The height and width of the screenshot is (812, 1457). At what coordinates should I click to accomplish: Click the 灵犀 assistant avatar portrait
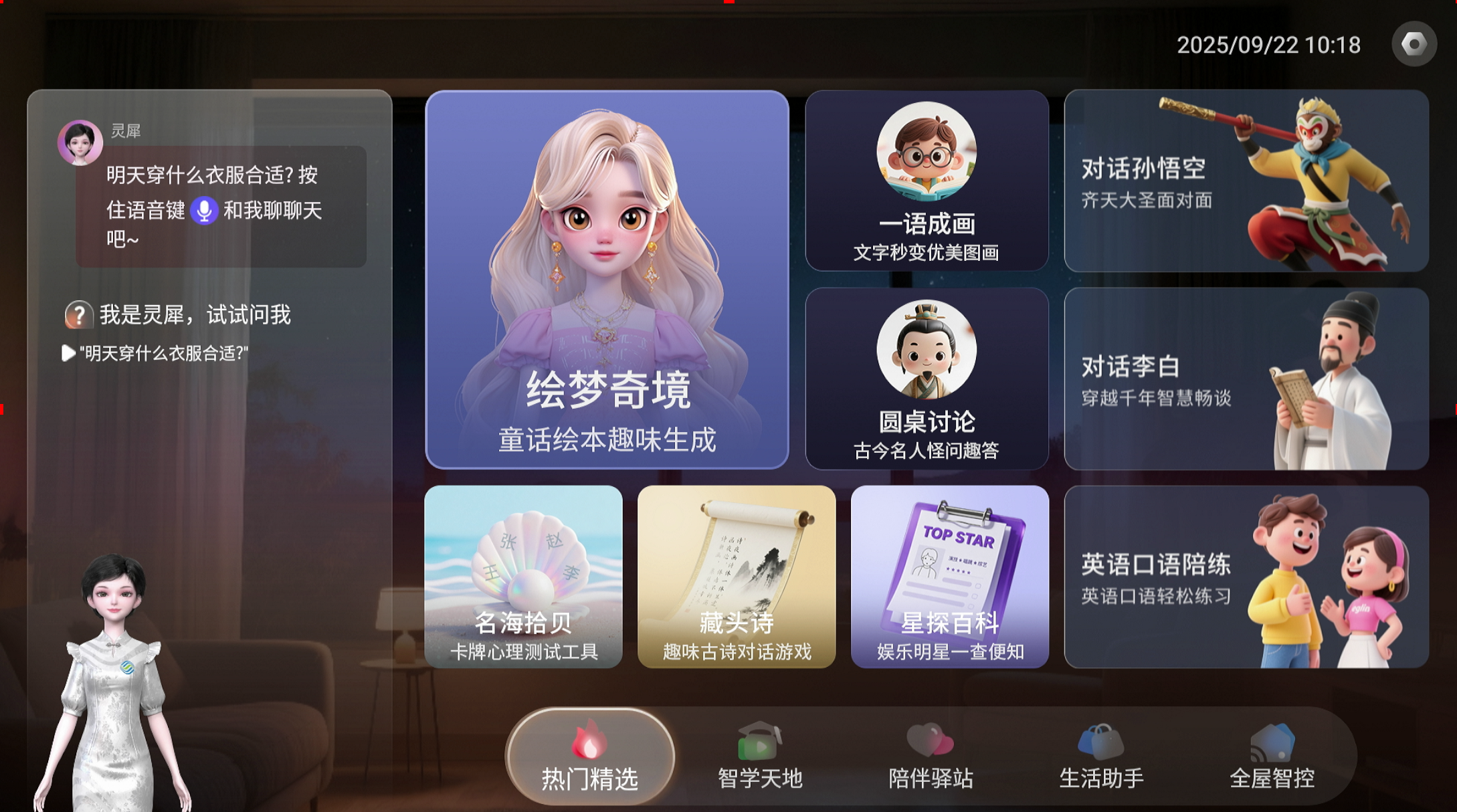click(80, 142)
